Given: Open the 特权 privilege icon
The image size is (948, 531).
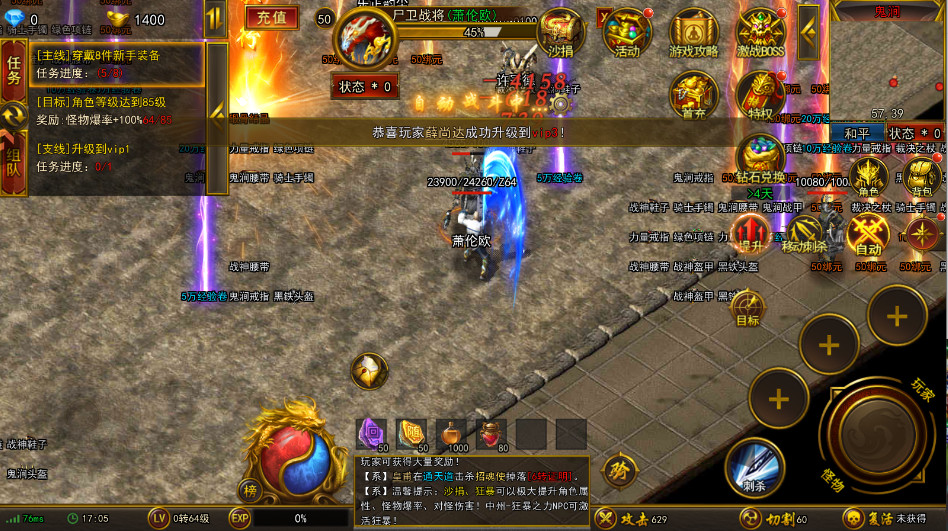Looking at the screenshot, I should pos(760,96).
